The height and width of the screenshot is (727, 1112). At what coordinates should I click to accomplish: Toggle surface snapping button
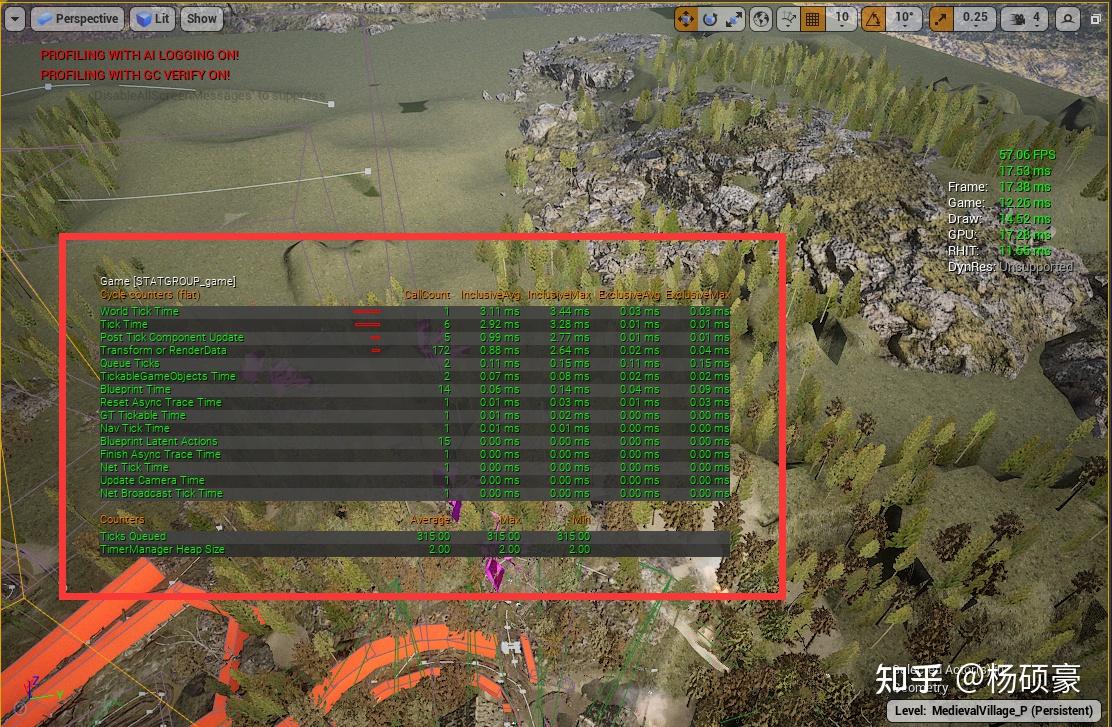pos(789,18)
